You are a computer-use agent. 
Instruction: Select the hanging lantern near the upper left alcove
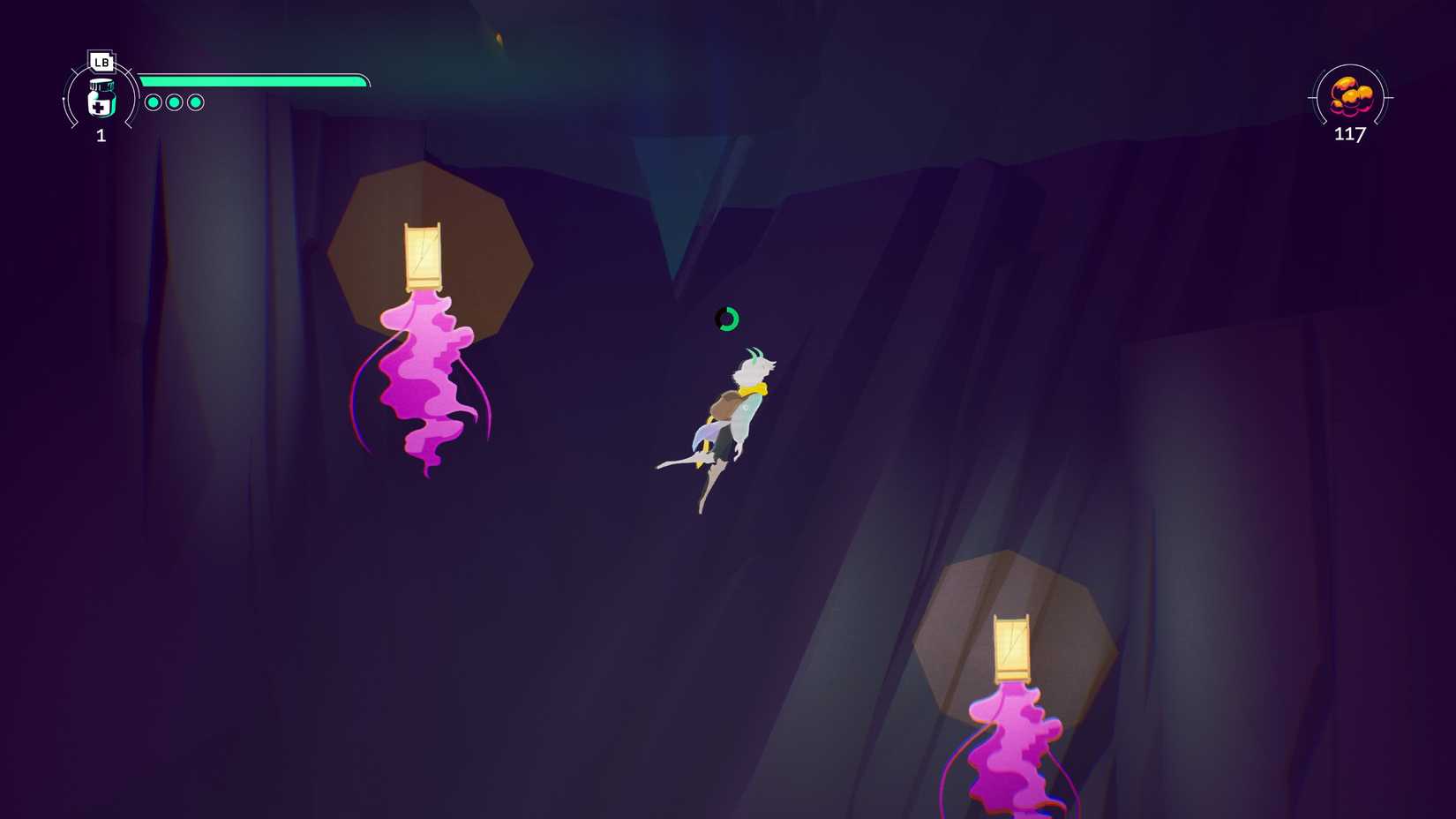(x=422, y=256)
